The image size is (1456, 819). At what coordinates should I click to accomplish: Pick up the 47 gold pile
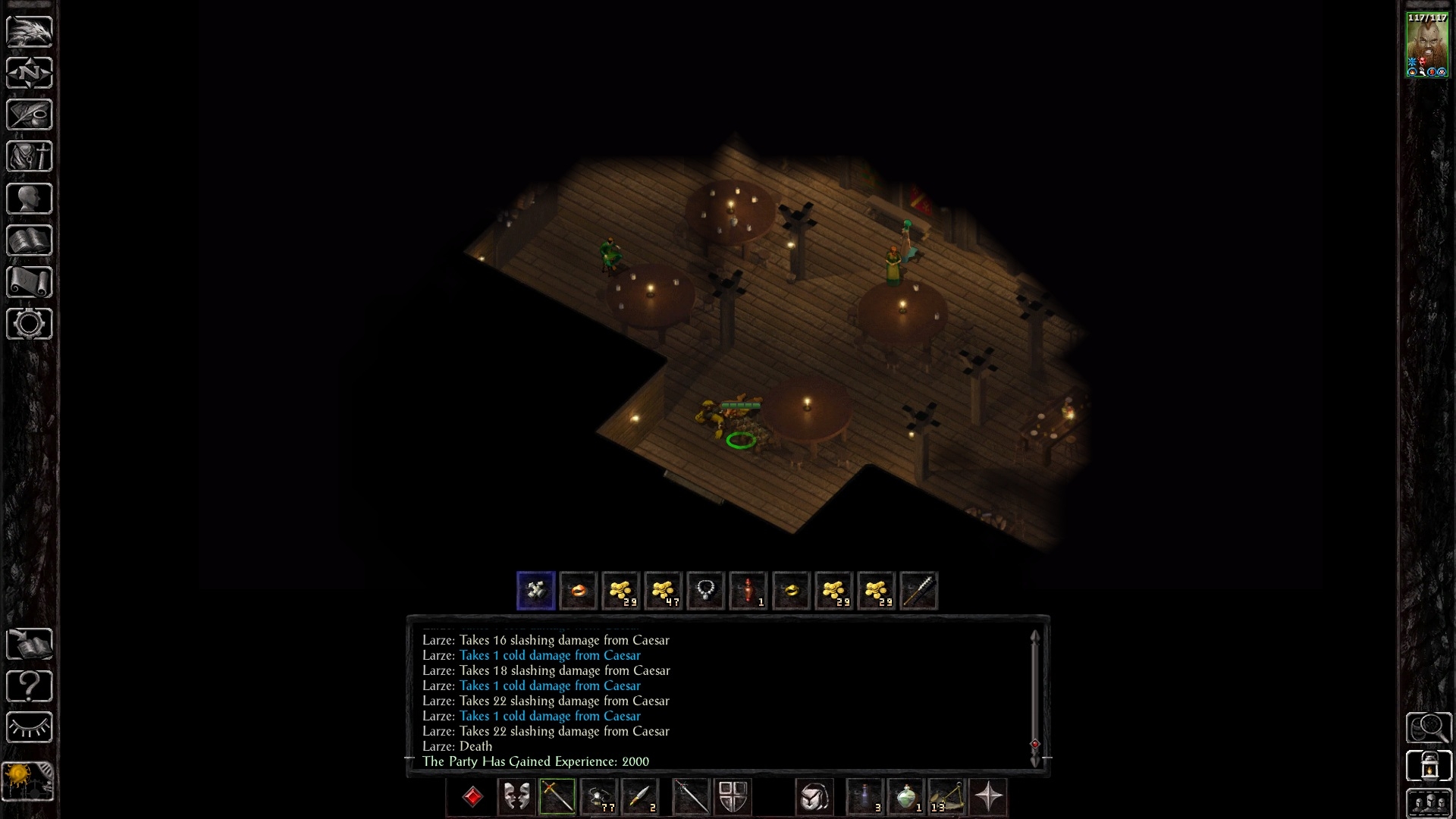tap(663, 591)
